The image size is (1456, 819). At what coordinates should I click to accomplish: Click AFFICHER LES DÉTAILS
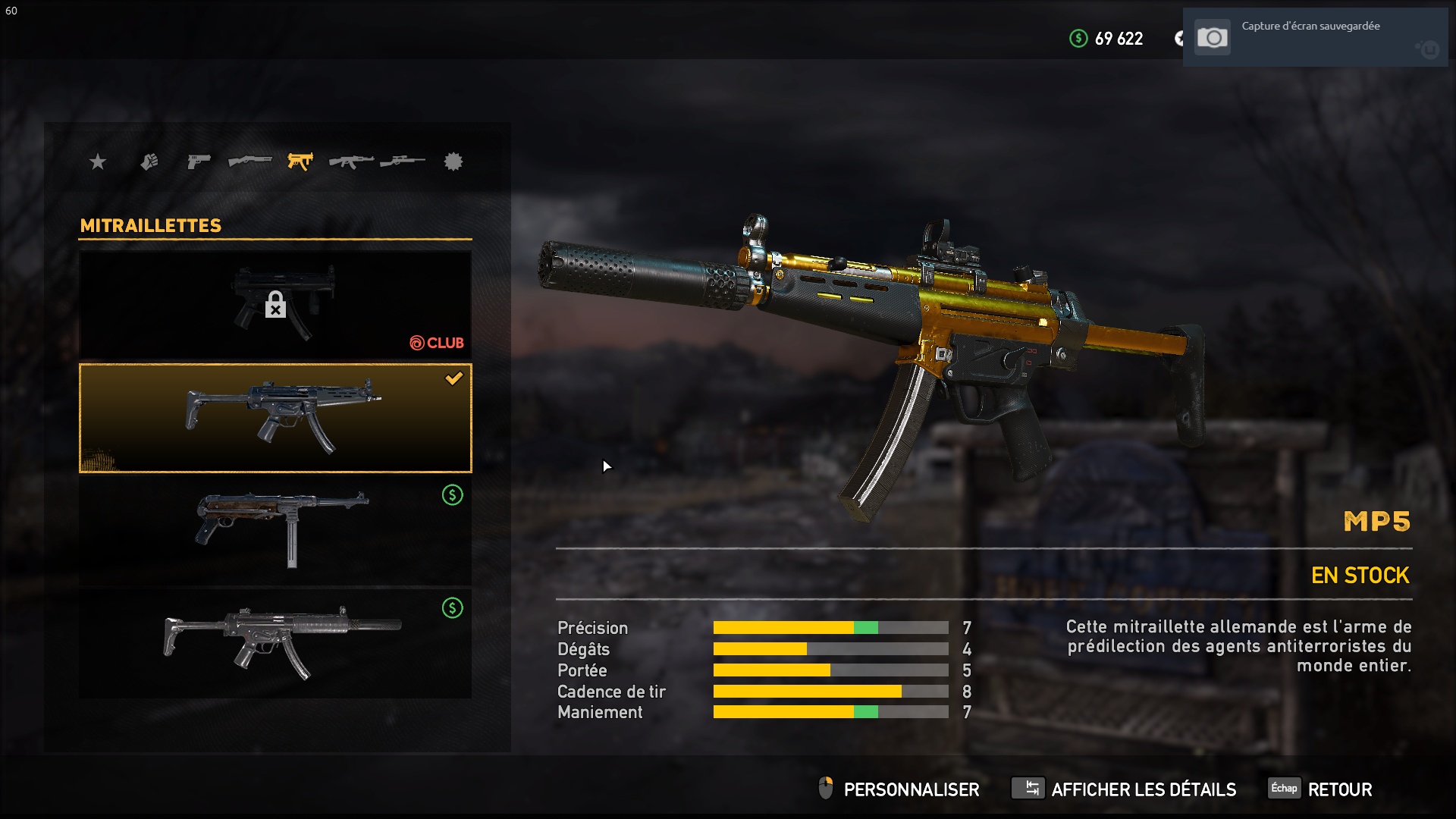(1124, 789)
